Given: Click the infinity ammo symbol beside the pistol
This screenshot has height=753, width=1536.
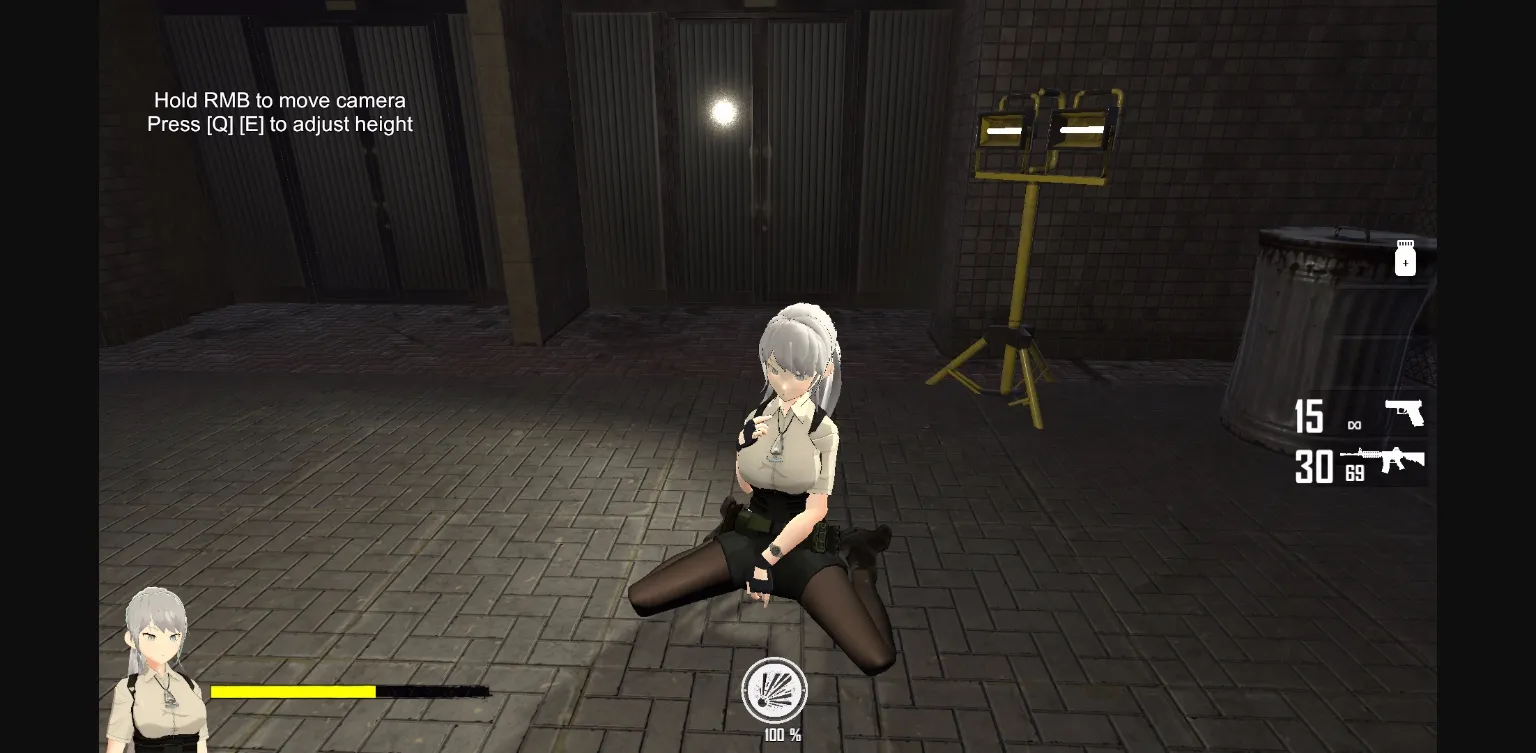Looking at the screenshot, I should pos(1355,425).
